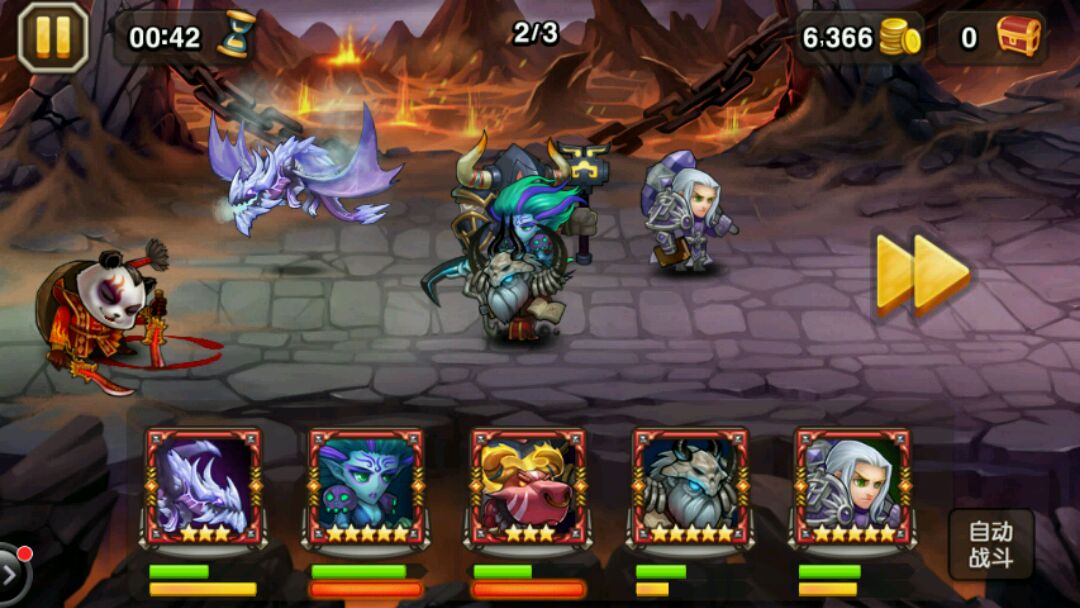Select the bone-masked bearded hero portrait
Screen dimensions: 1080x608
[690, 487]
